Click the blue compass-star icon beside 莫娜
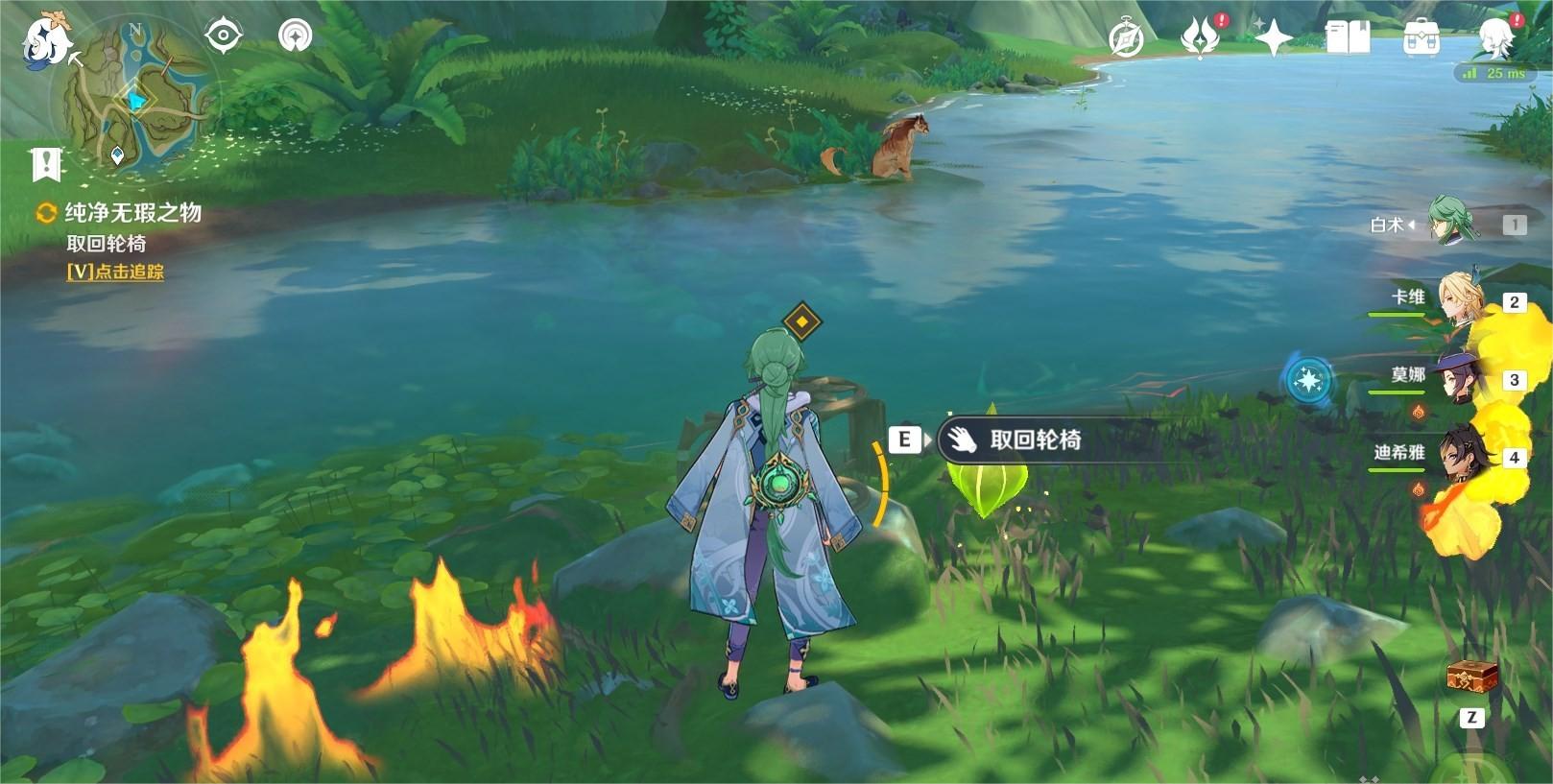Image resolution: width=1553 pixels, height=784 pixels. pyautogui.click(x=1307, y=381)
